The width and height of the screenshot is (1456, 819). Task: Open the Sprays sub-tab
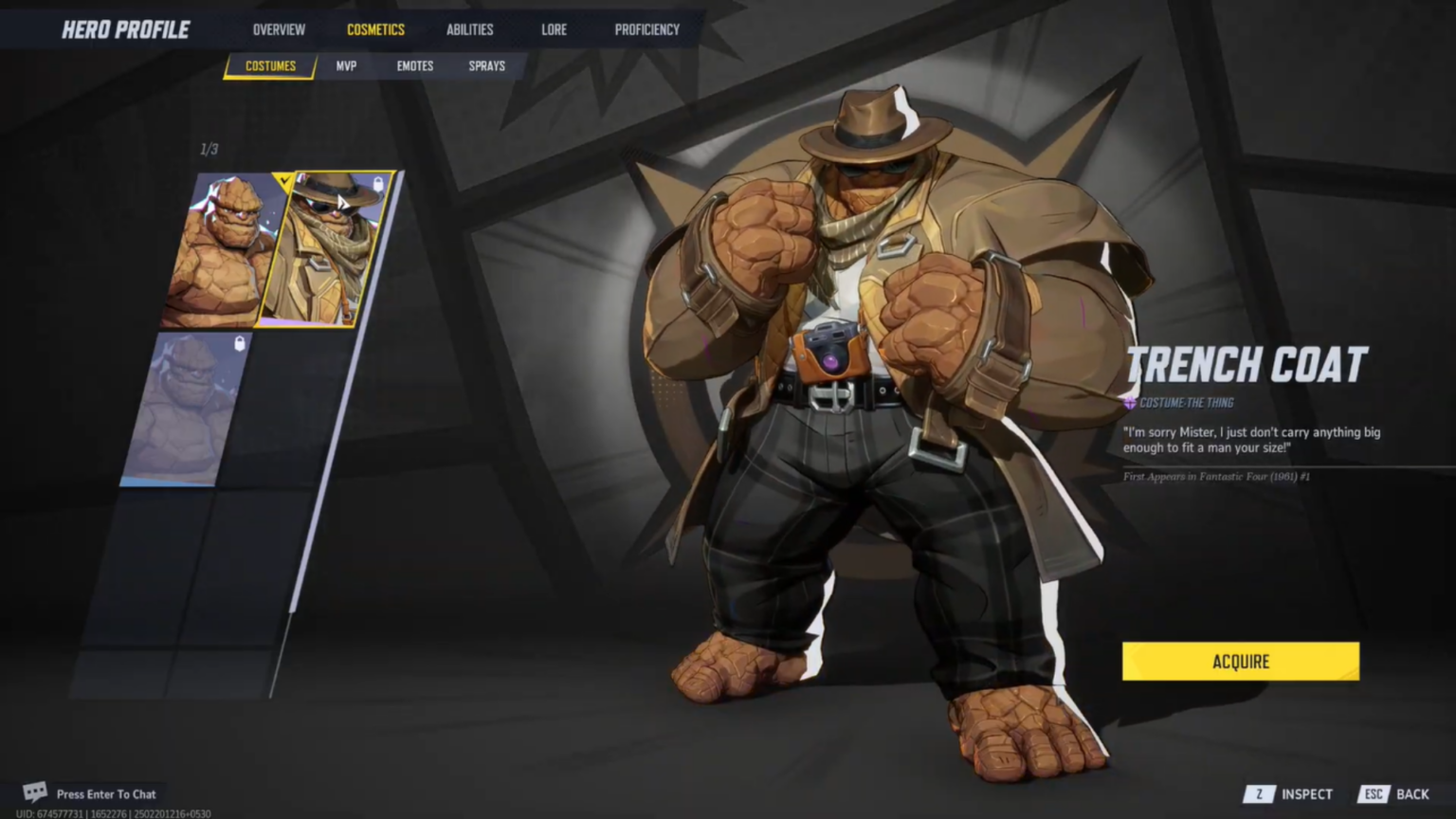486,65
